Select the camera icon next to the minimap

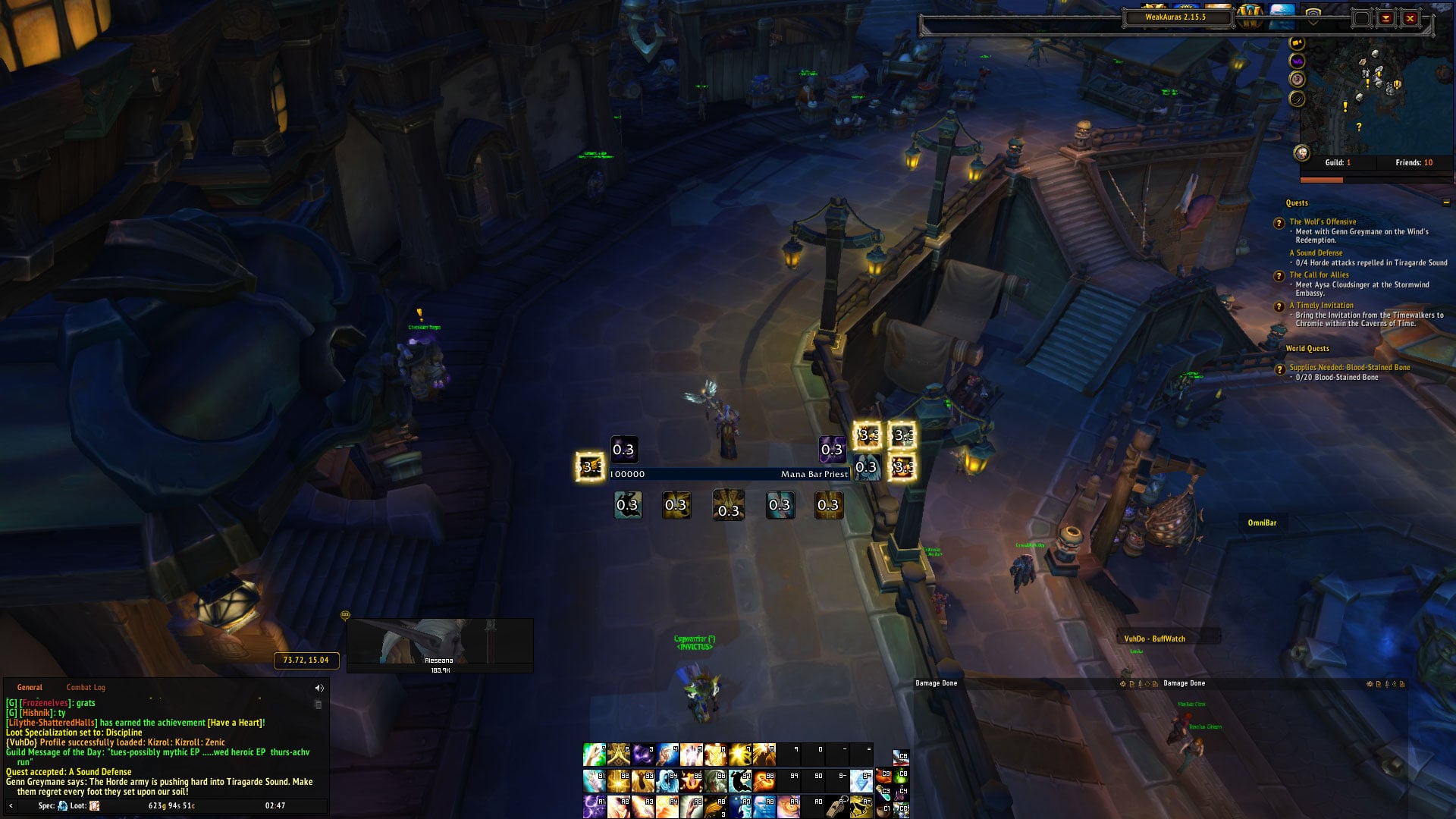pyautogui.click(x=1297, y=42)
